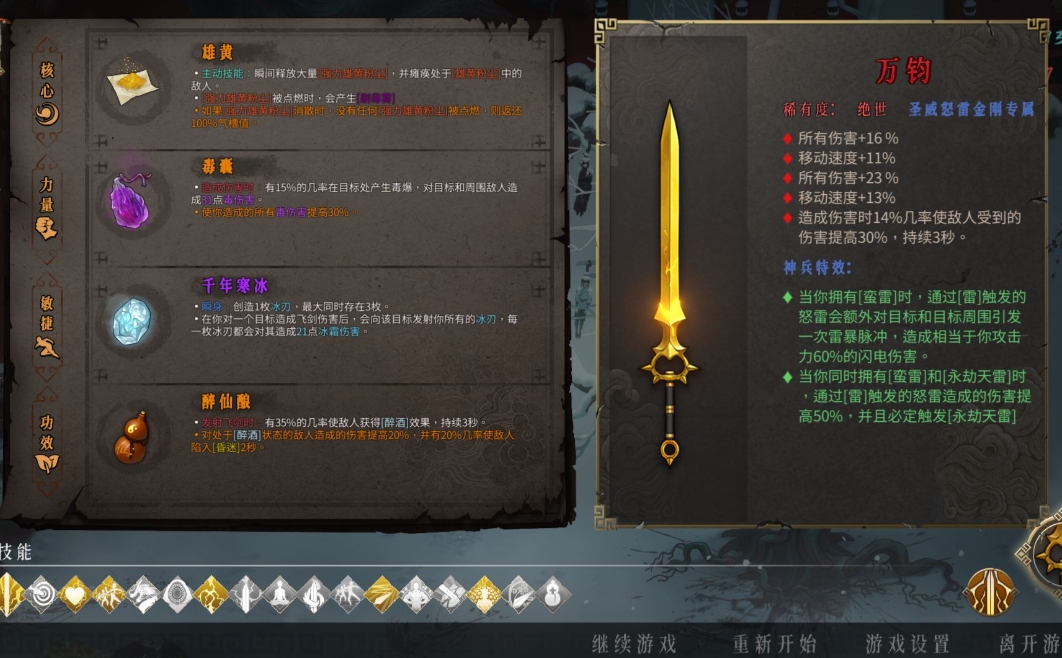Viewport: 1062px width, 658px height.
Task: Open the 敏捷 category tab
Action: (47, 325)
